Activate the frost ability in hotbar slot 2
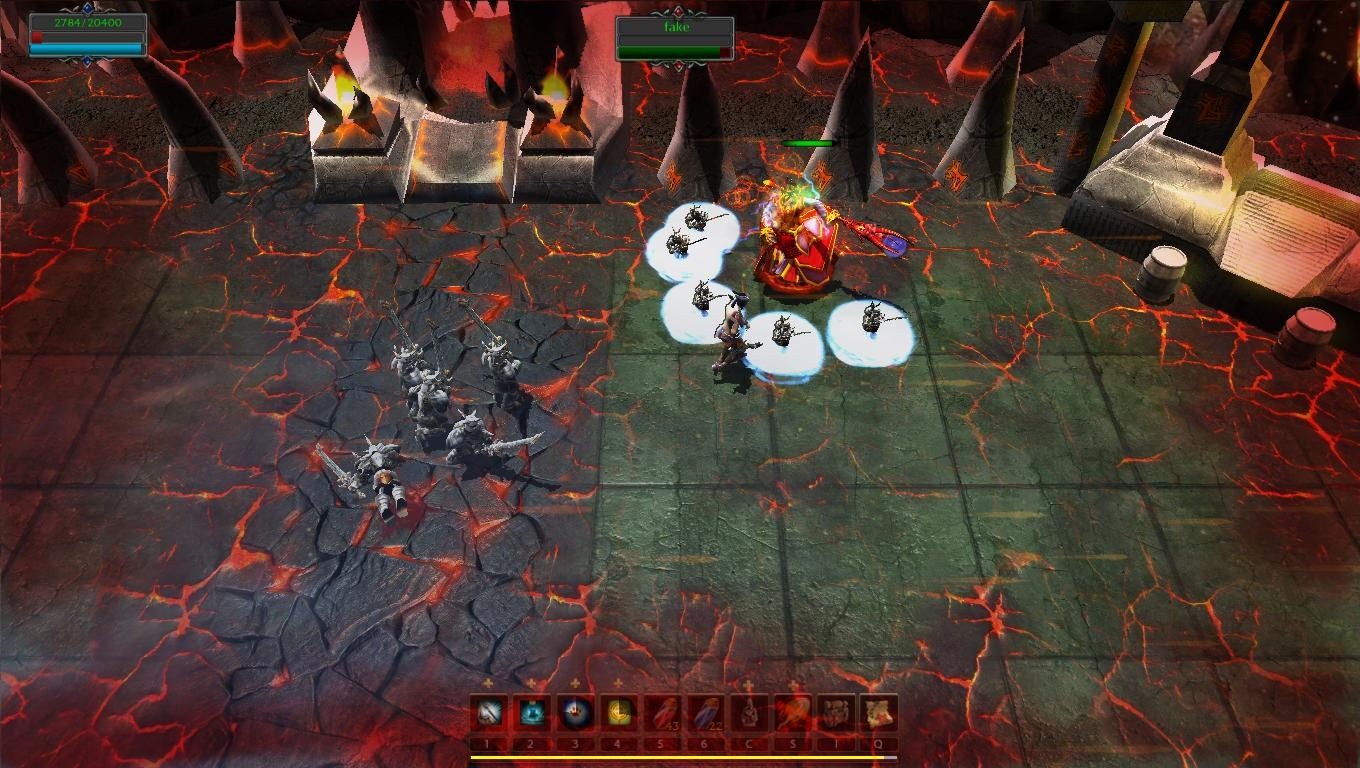 click(x=531, y=713)
